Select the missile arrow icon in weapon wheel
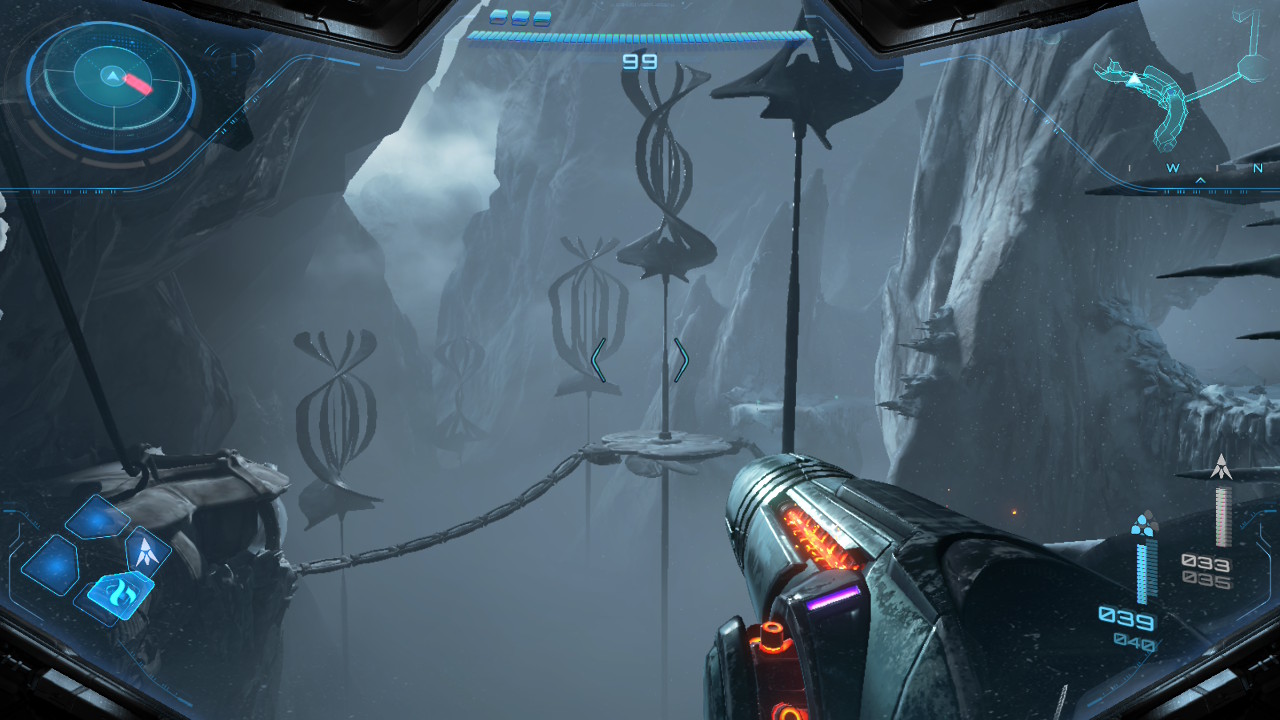 pyautogui.click(x=147, y=552)
